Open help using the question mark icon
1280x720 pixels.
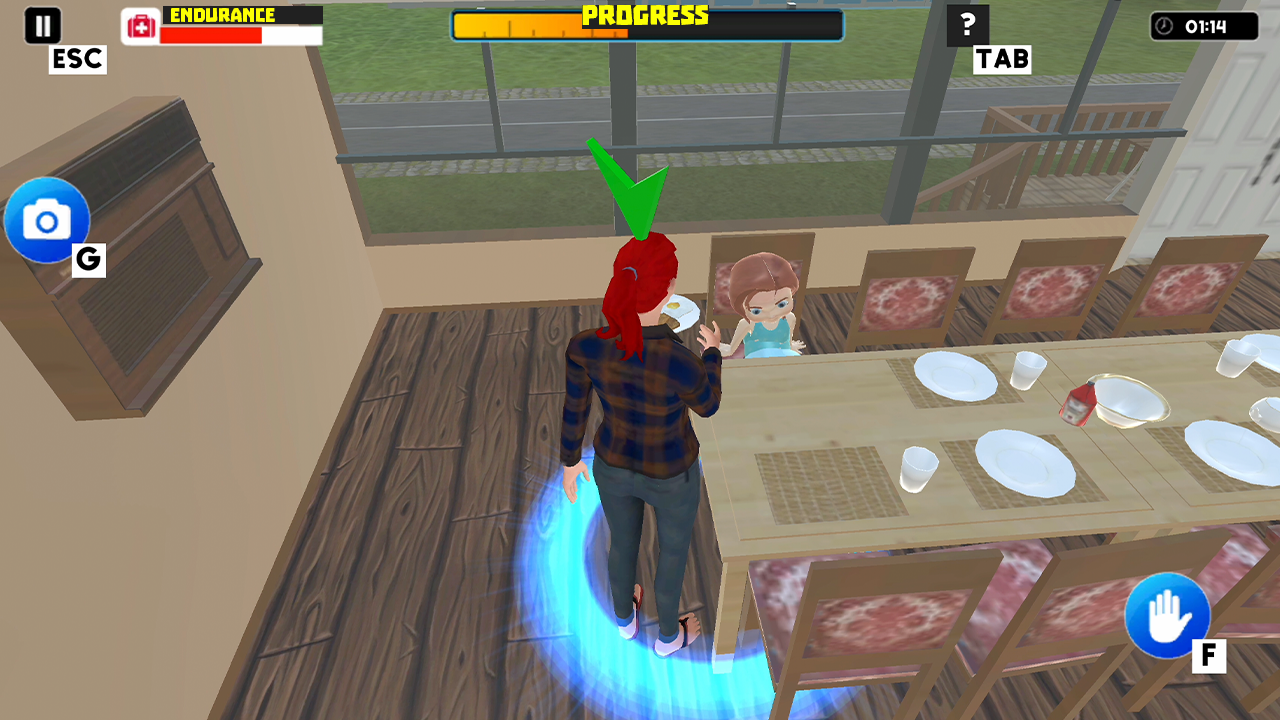(966, 24)
